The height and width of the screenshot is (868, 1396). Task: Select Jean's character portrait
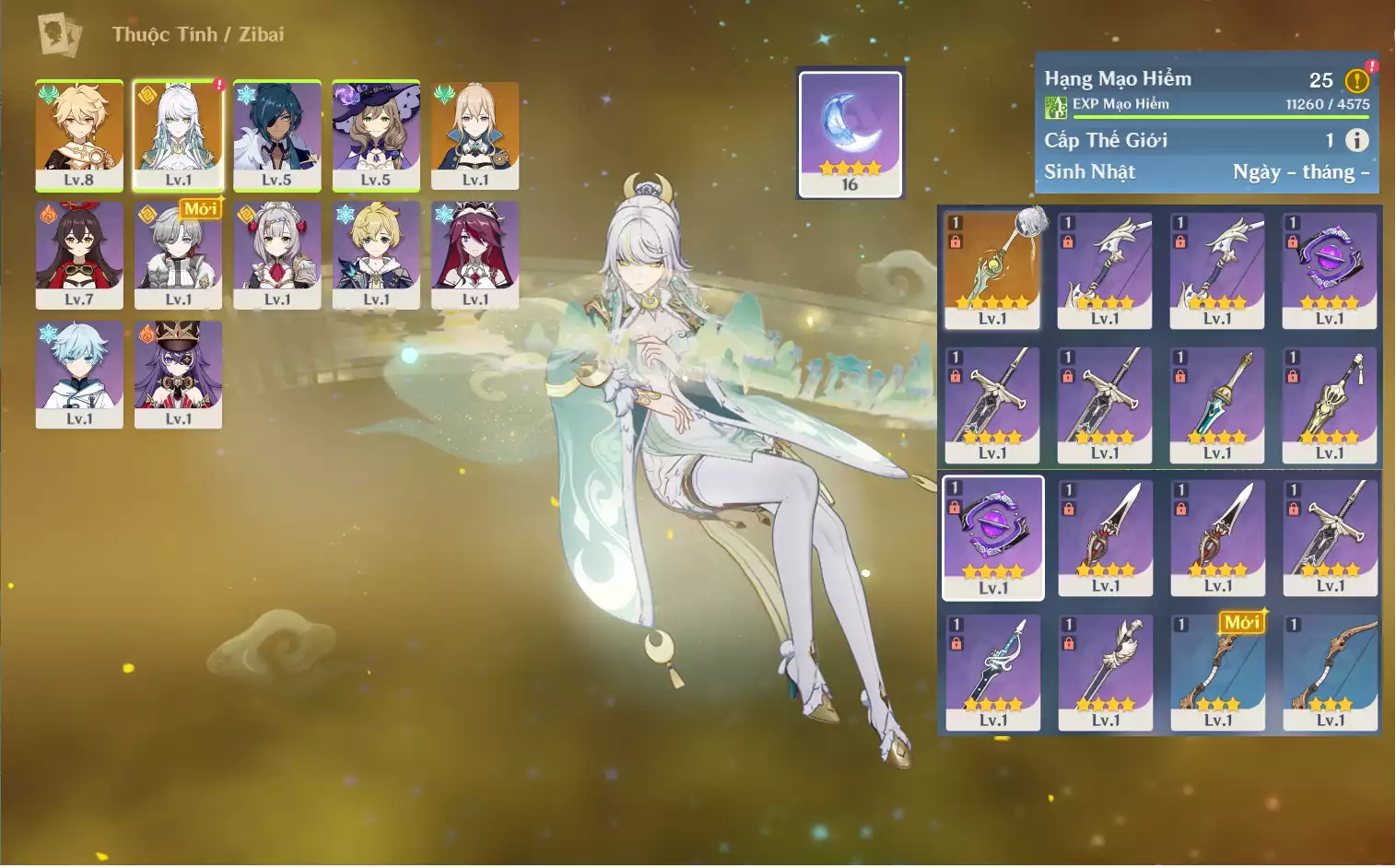click(475, 135)
